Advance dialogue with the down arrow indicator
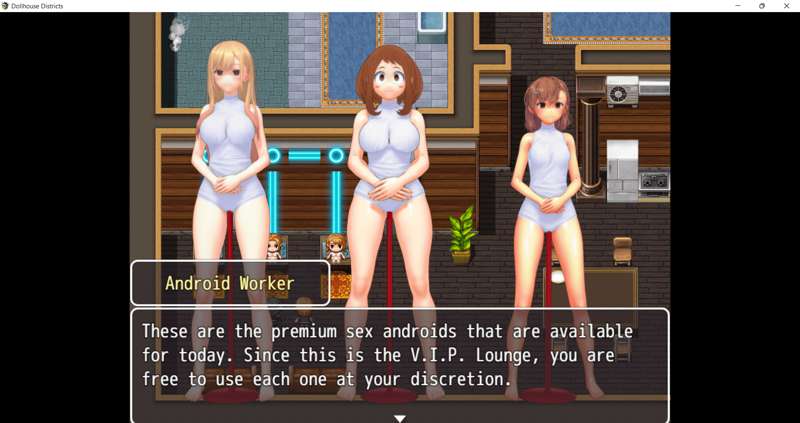The height and width of the screenshot is (423, 800). [399, 418]
